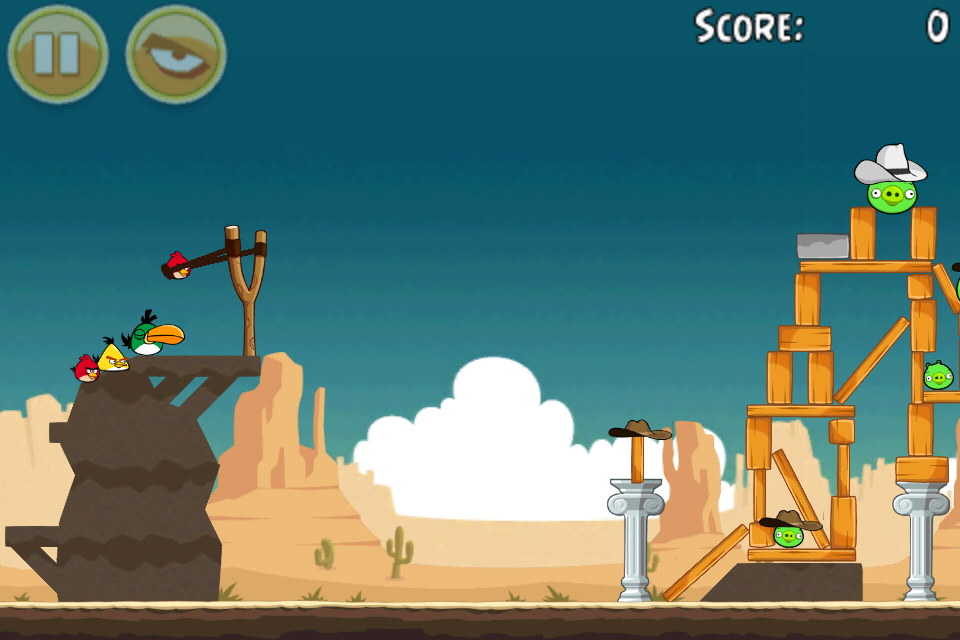The image size is (960, 640).
Task: Pause the game with the pause button
Action: pyautogui.click(x=57, y=54)
